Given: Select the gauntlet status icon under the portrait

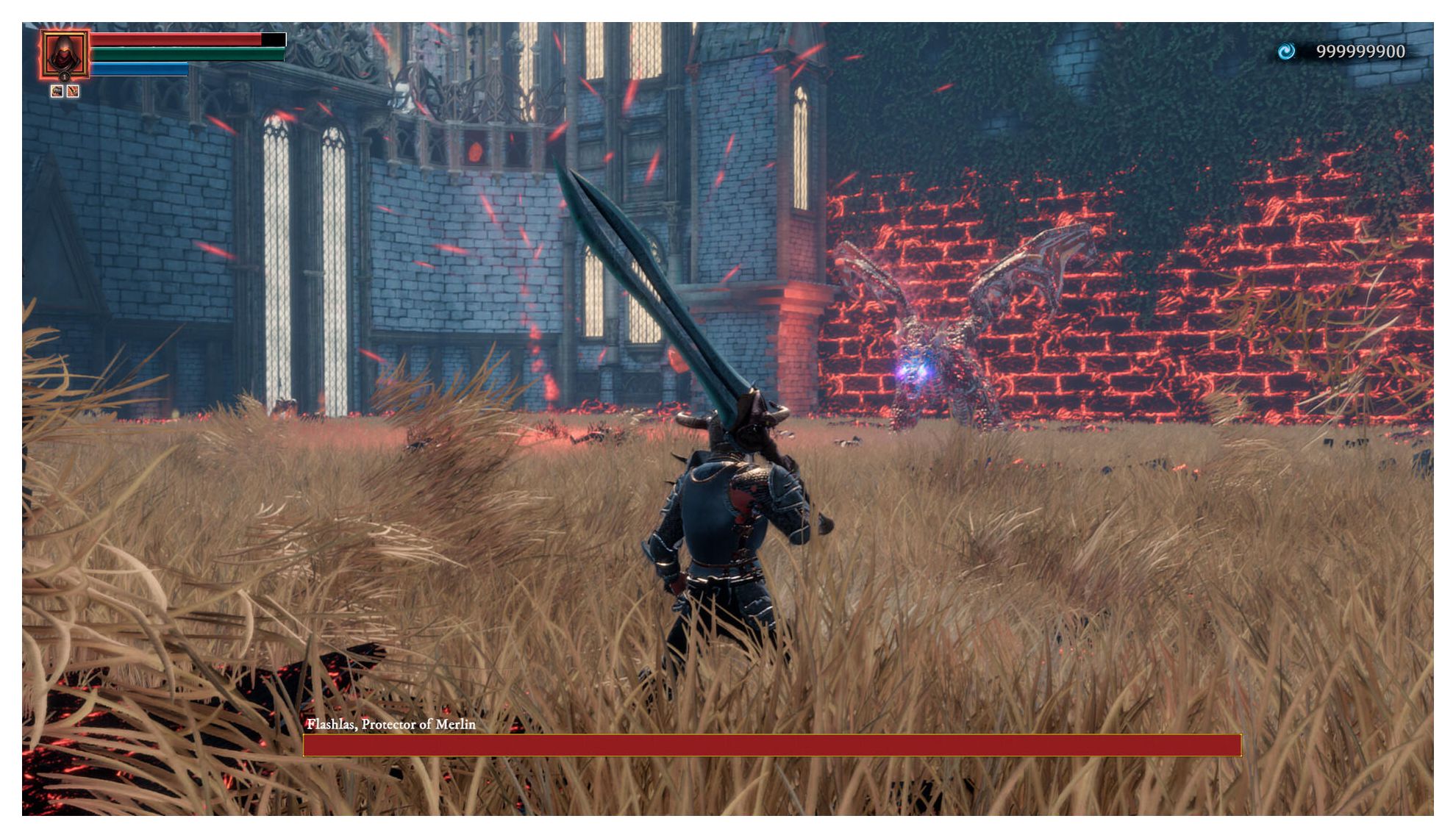Looking at the screenshot, I should [x=57, y=91].
